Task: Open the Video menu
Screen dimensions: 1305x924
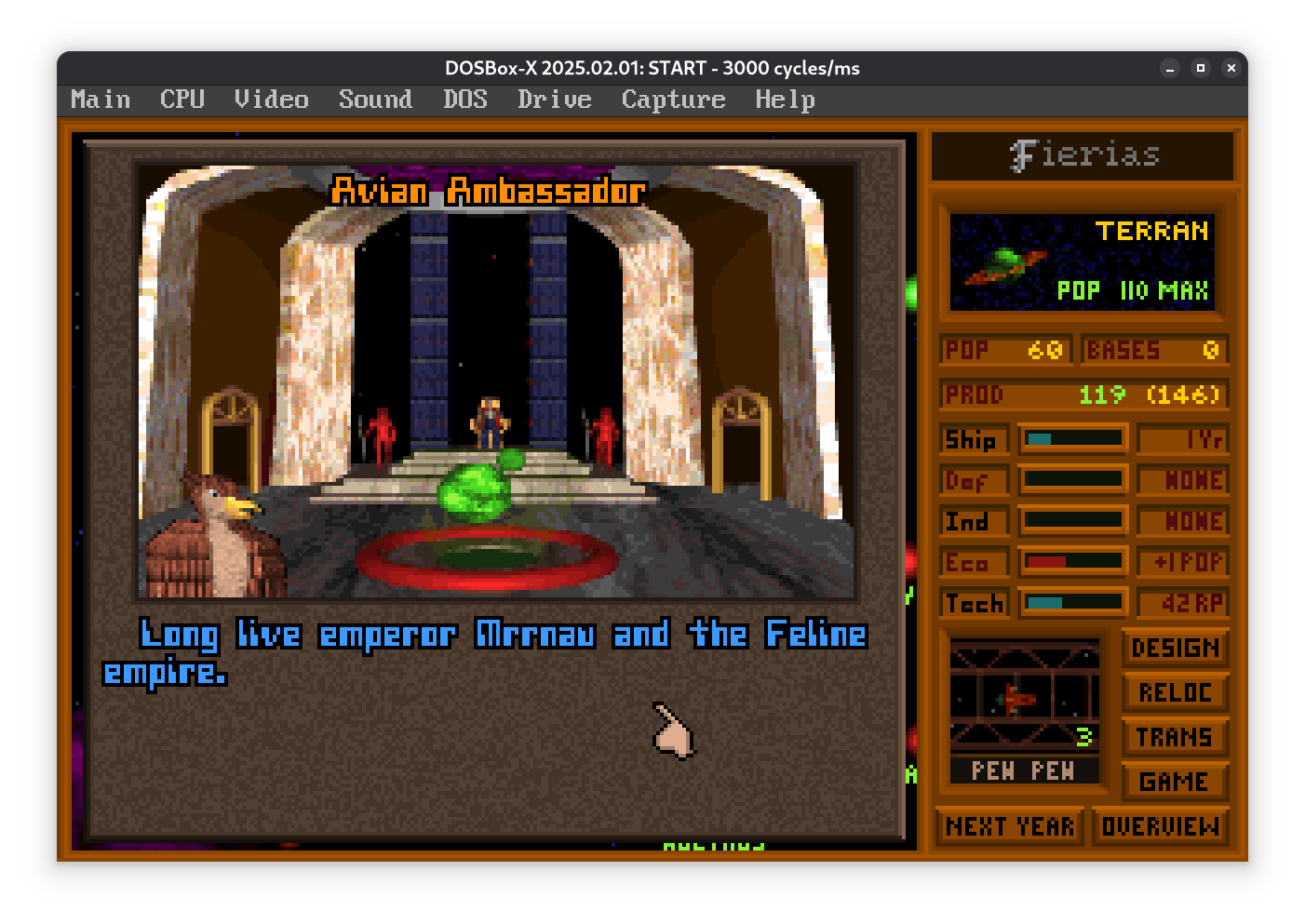Action: pyautogui.click(x=271, y=100)
